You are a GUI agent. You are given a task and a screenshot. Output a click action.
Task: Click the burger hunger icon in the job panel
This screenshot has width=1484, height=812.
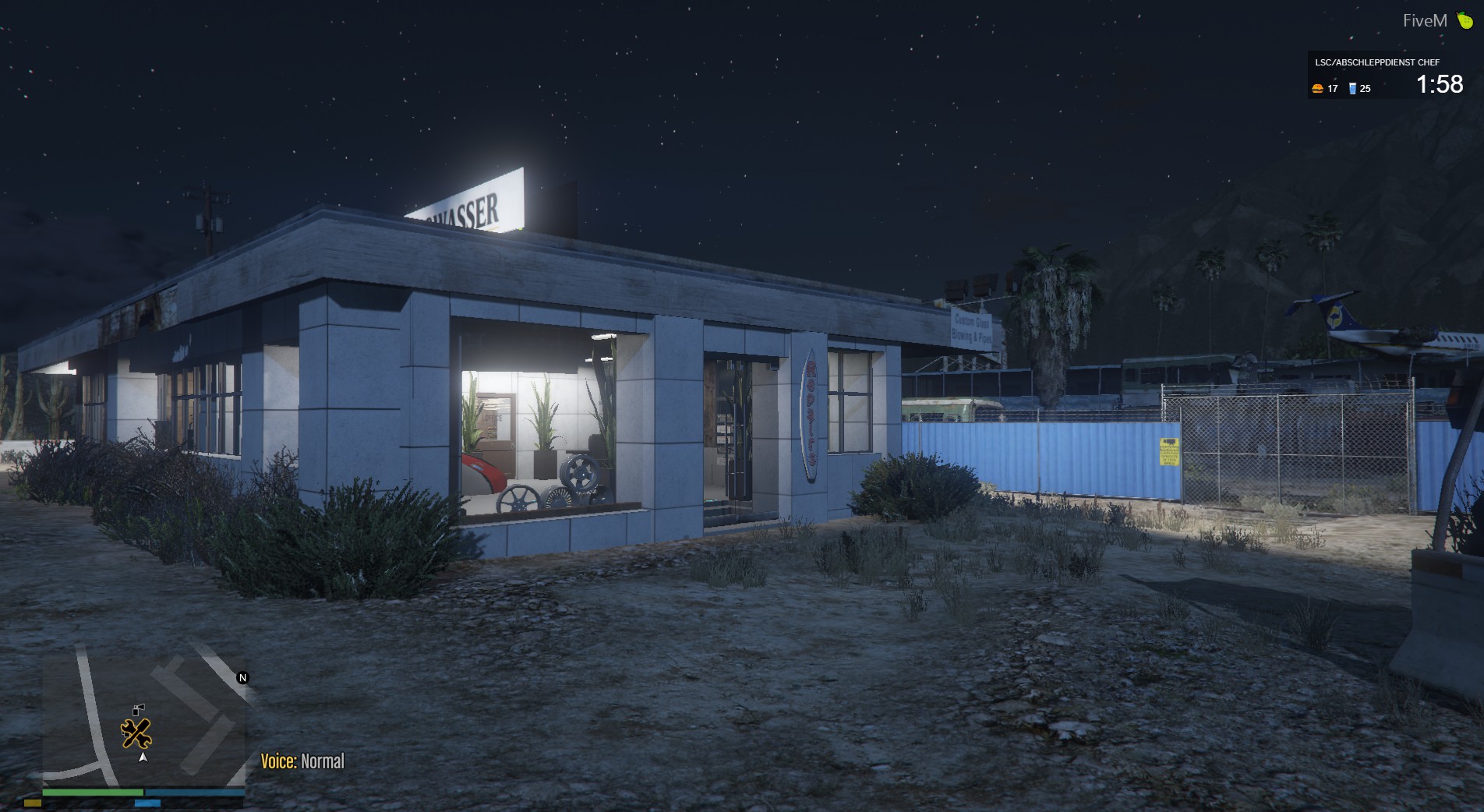tap(1318, 90)
